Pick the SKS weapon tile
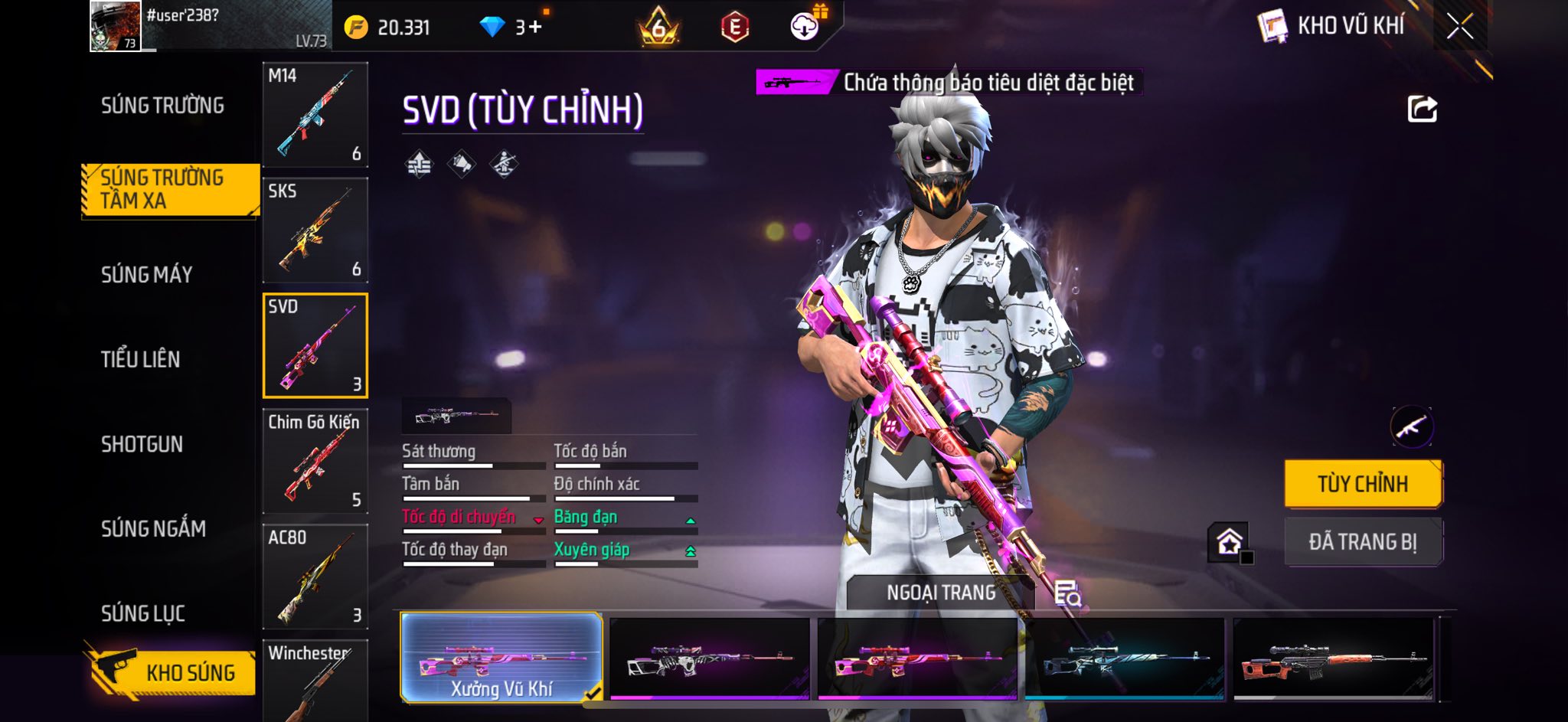1568x722 pixels. click(315, 230)
